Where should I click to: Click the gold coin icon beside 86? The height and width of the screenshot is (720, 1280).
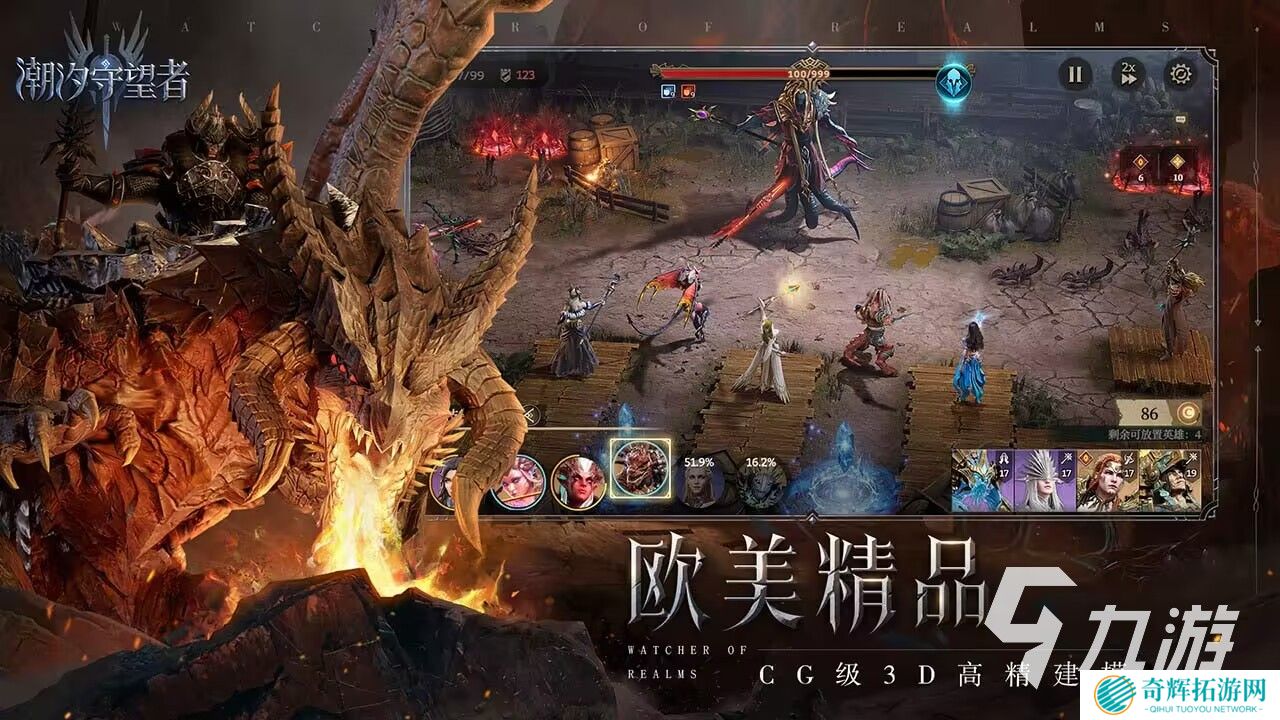[1189, 412]
